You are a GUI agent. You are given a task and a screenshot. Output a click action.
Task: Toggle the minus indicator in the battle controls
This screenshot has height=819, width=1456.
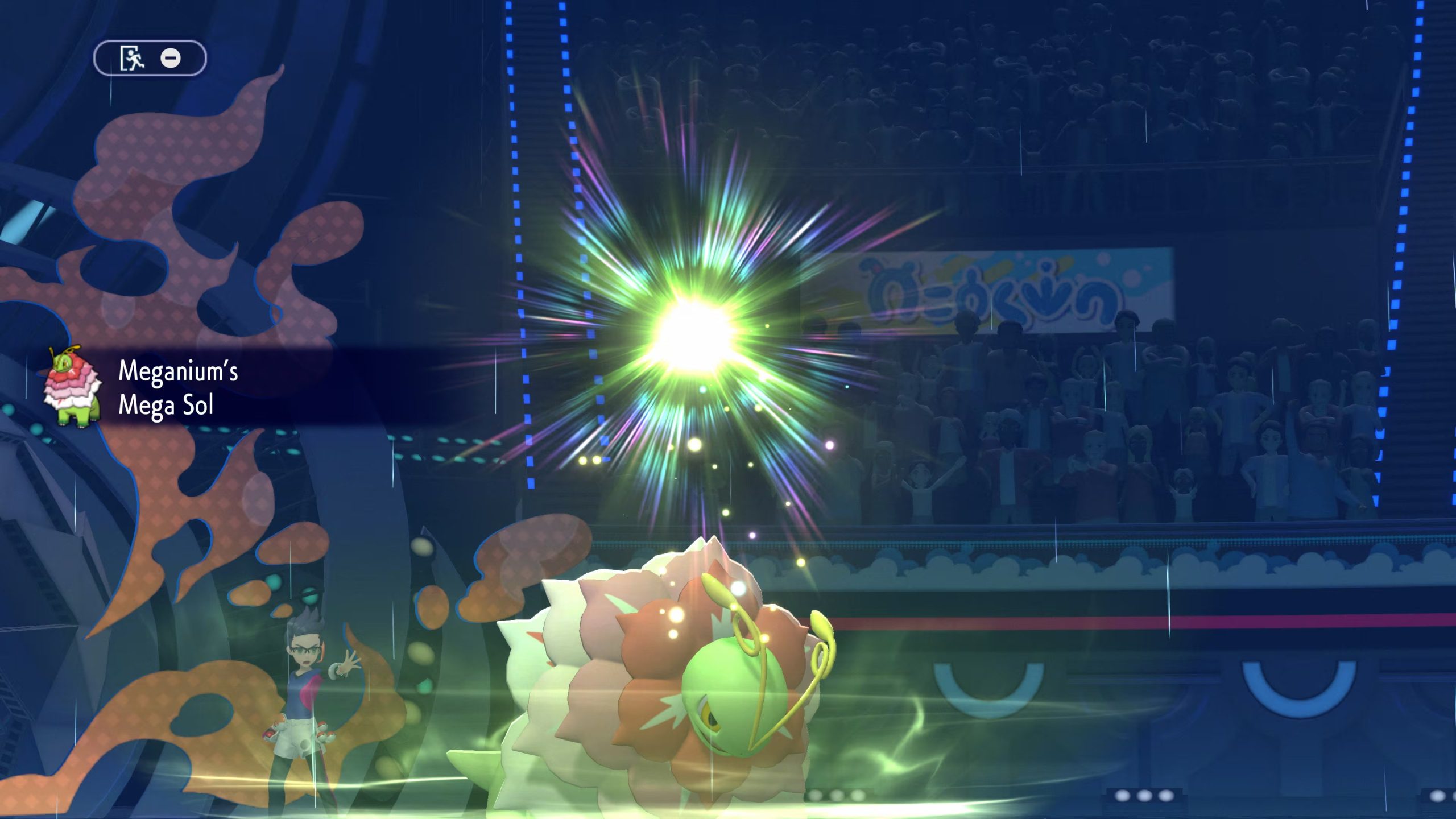click(x=171, y=59)
